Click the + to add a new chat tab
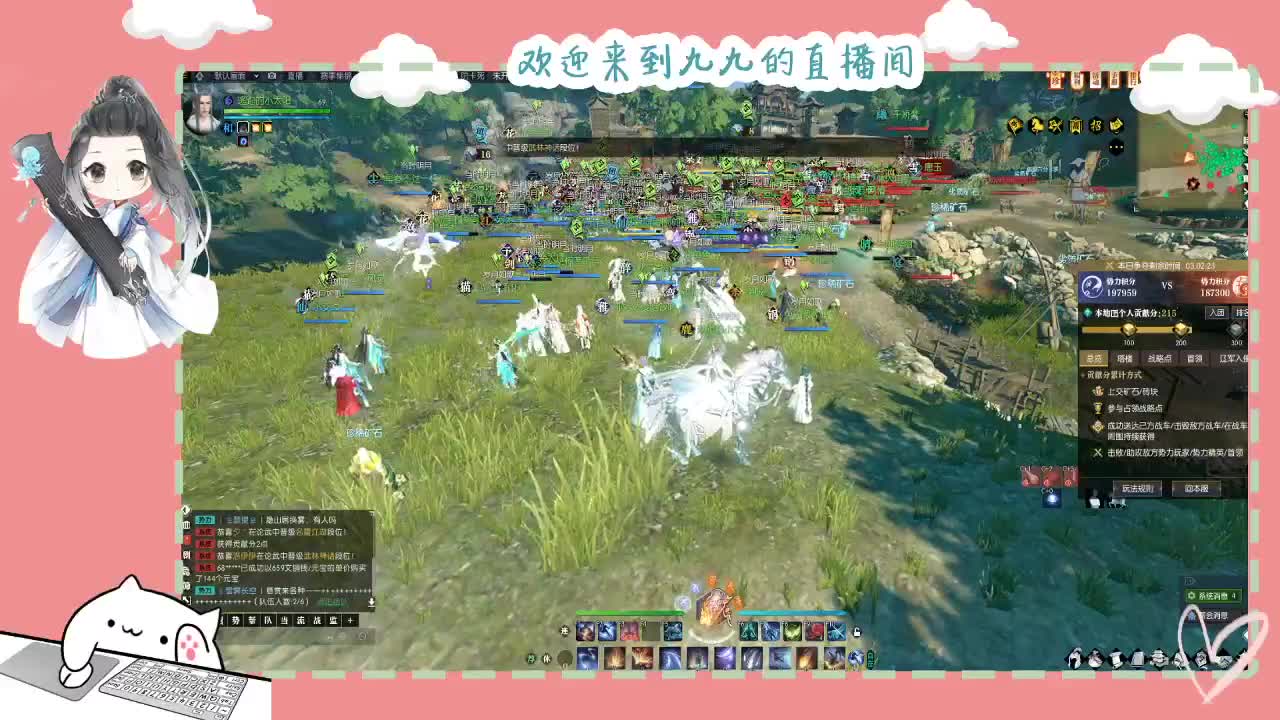The height and width of the screenshot is (720, 1280). click(350, 620)
